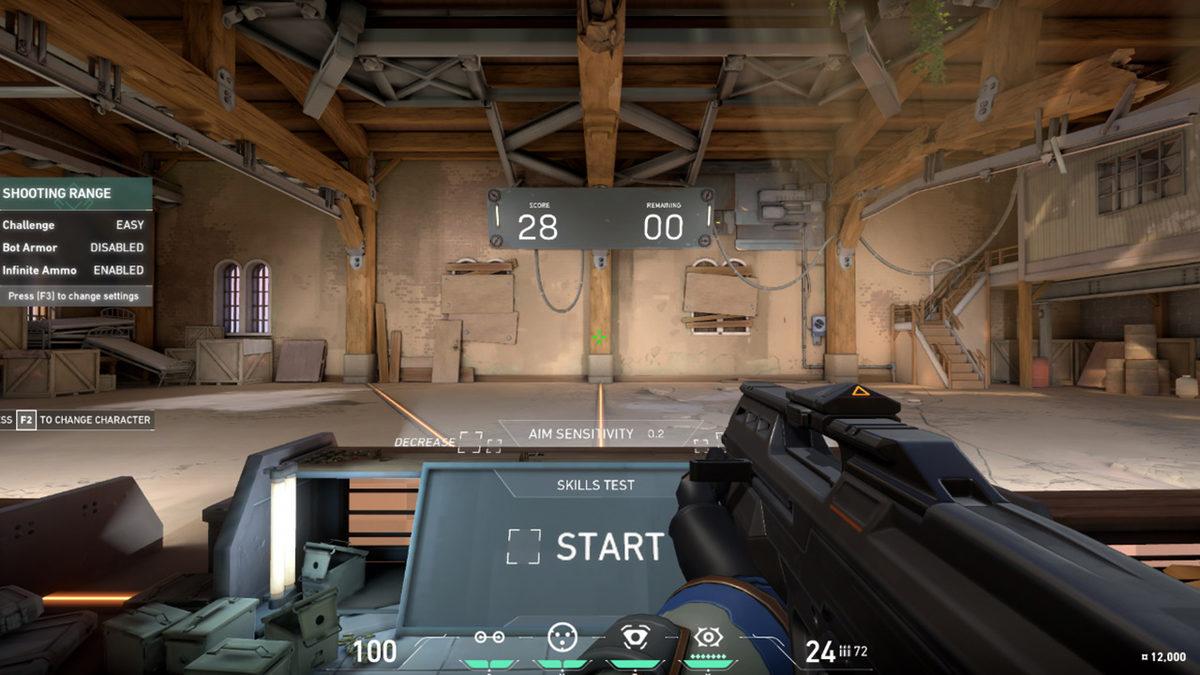This screenshot has width=1200, height=675.
Task: Activate the round face ability icon
Action: pos(563,636)
